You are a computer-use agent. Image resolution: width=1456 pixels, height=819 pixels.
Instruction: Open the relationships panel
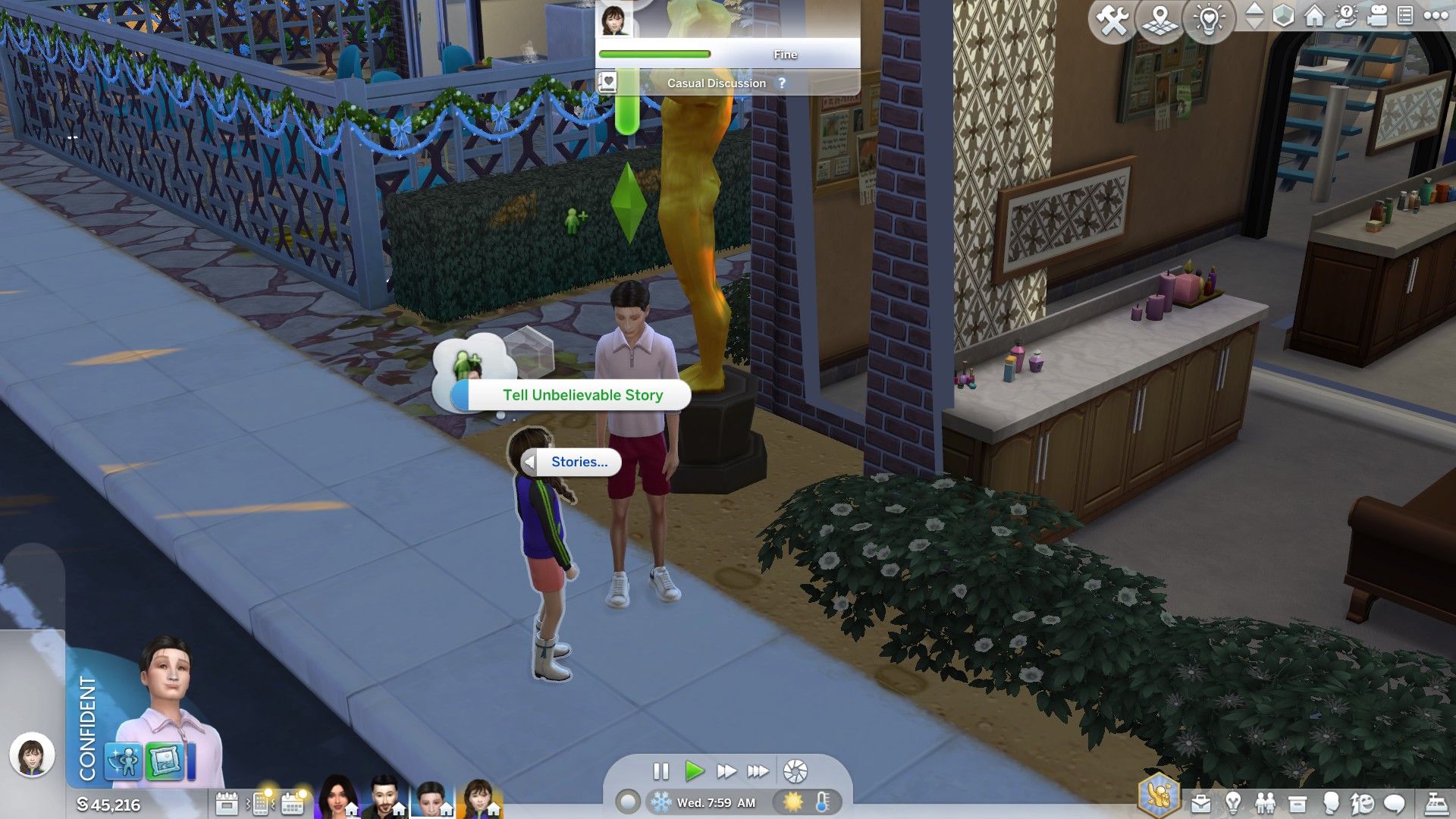(1265, 803)
